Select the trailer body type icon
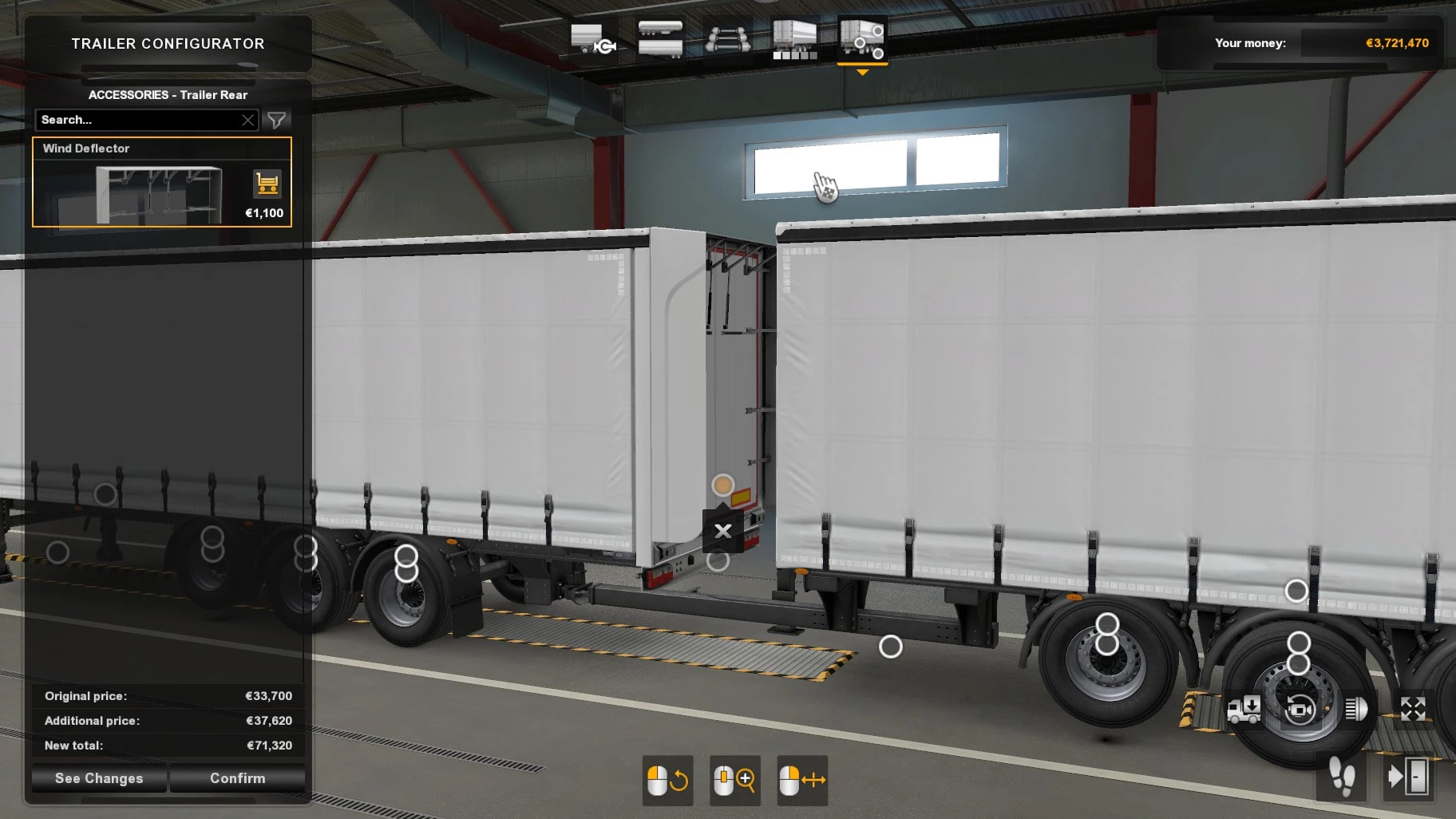Viewport: 1456px width, 819px height. [659, 38]
